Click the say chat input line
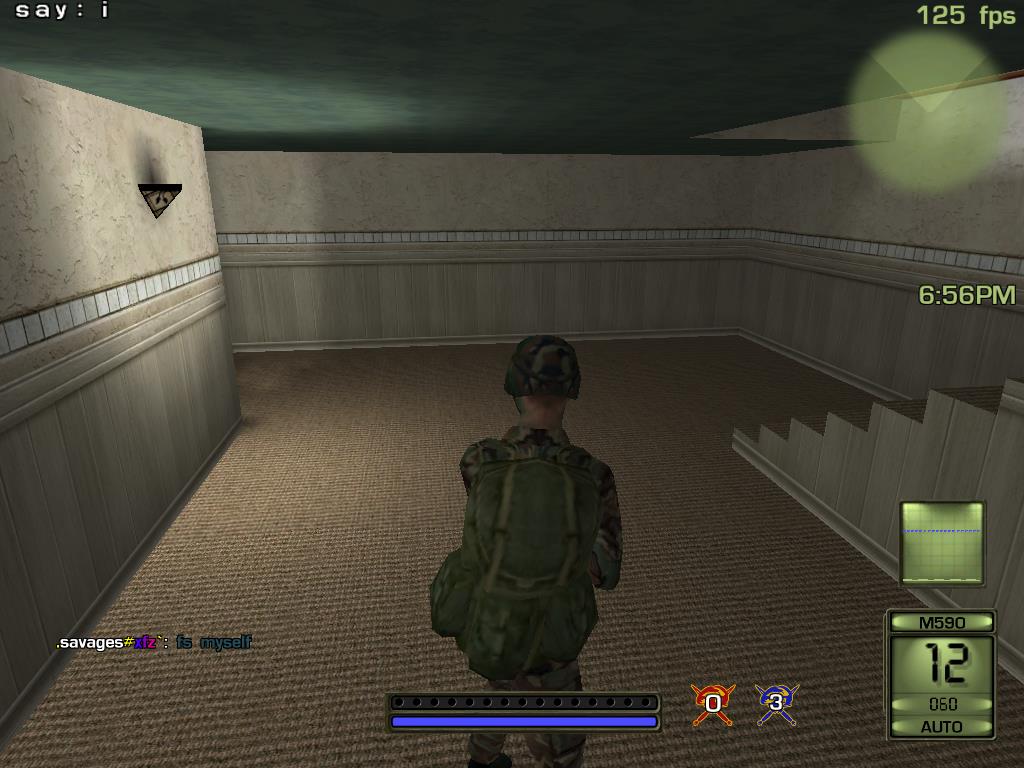1024x768 pixels. (62, 11)
